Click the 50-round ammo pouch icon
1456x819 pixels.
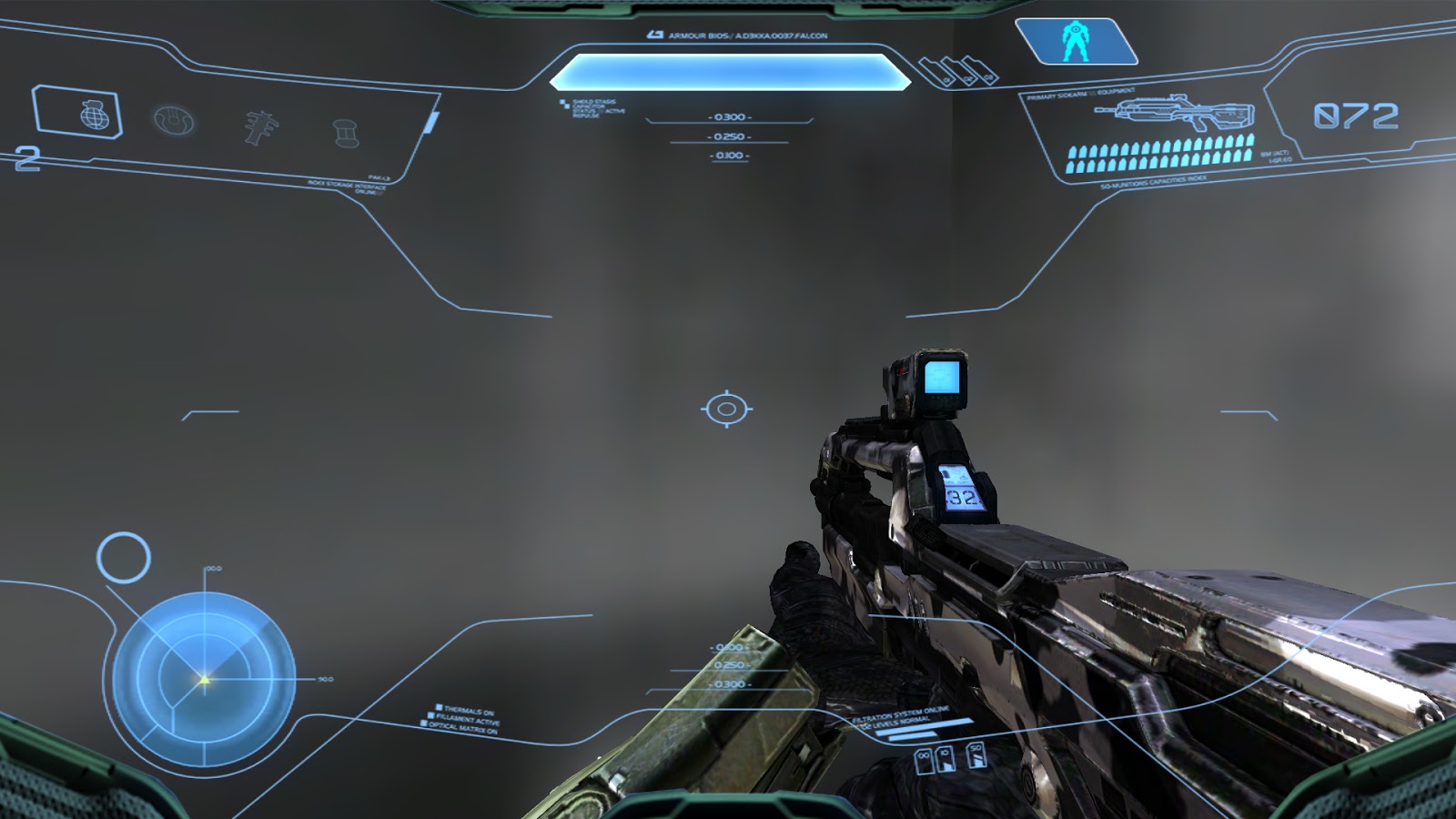[x=976, y=757]
